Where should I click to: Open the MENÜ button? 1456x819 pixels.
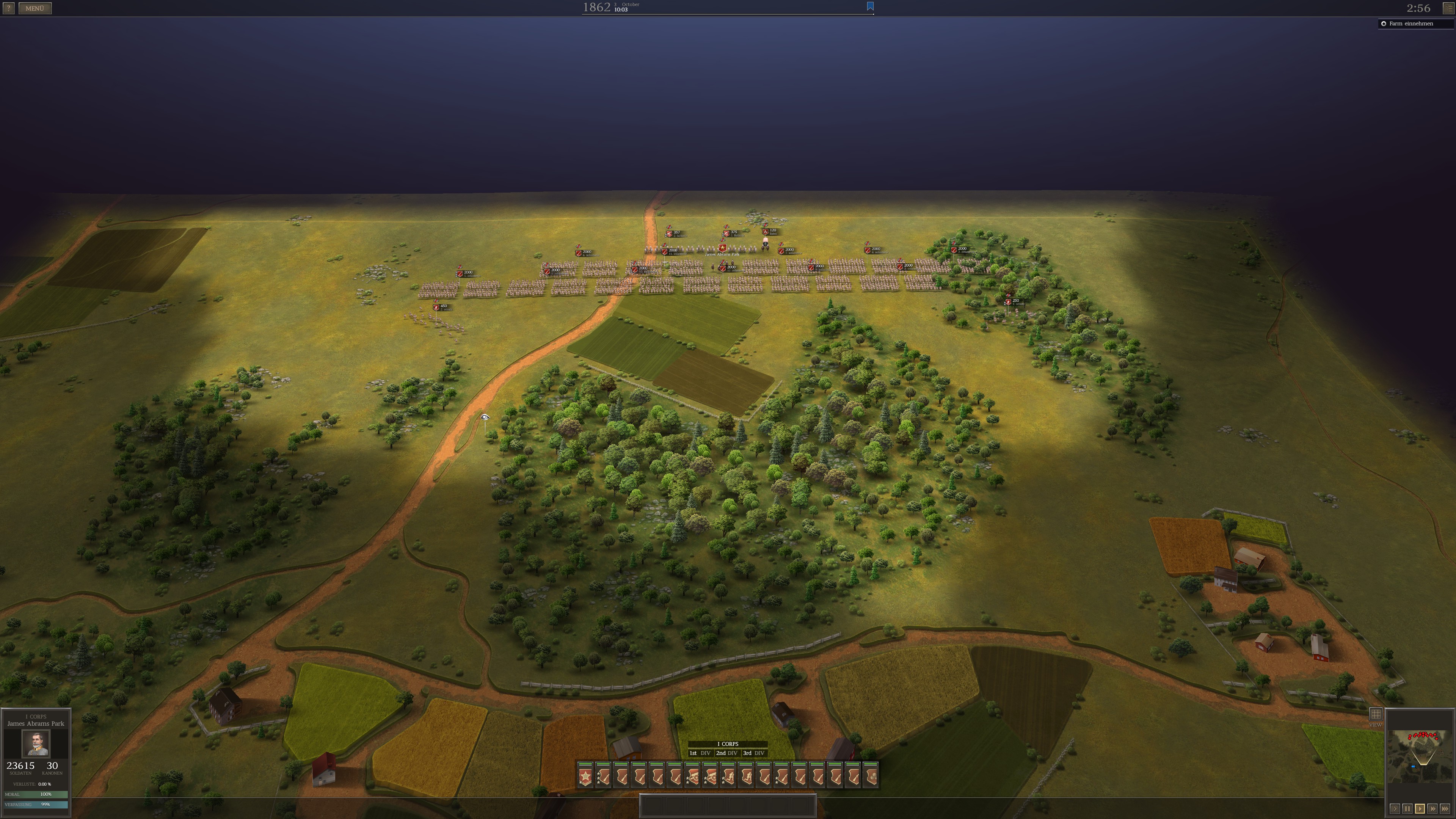pyautogui.click(x=35, y=8)
